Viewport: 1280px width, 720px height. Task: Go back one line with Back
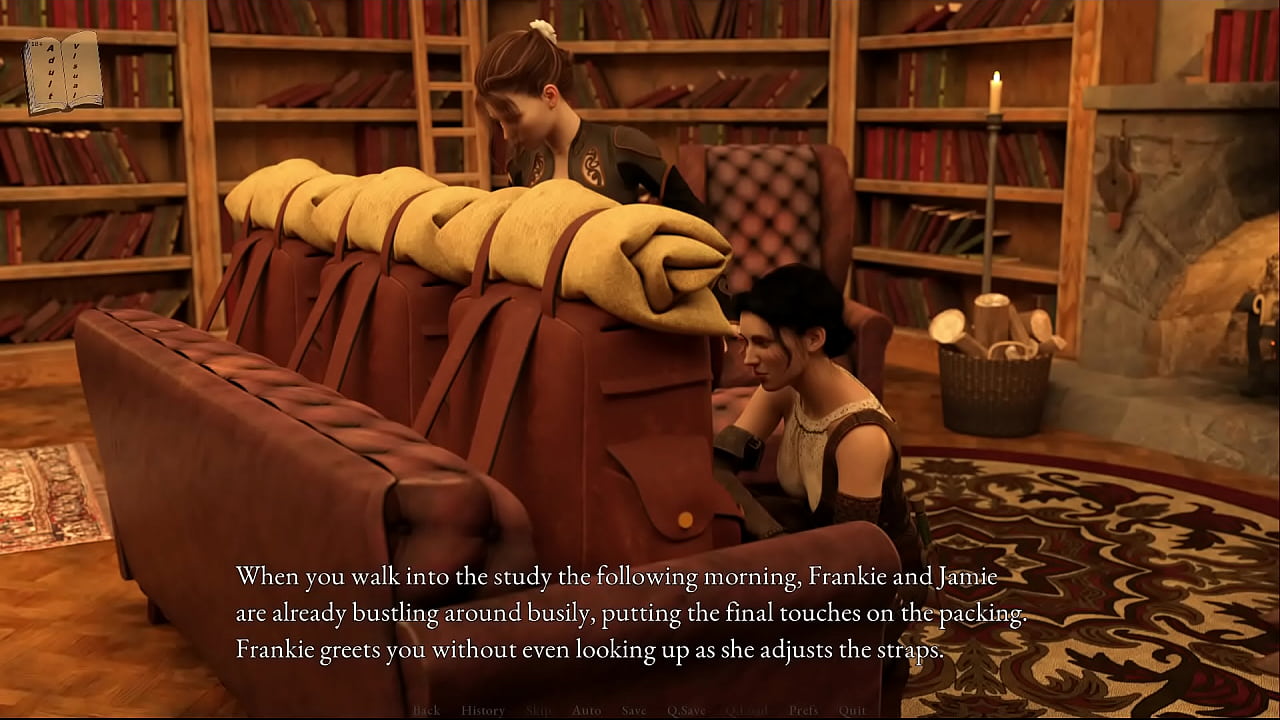(426, 711)
